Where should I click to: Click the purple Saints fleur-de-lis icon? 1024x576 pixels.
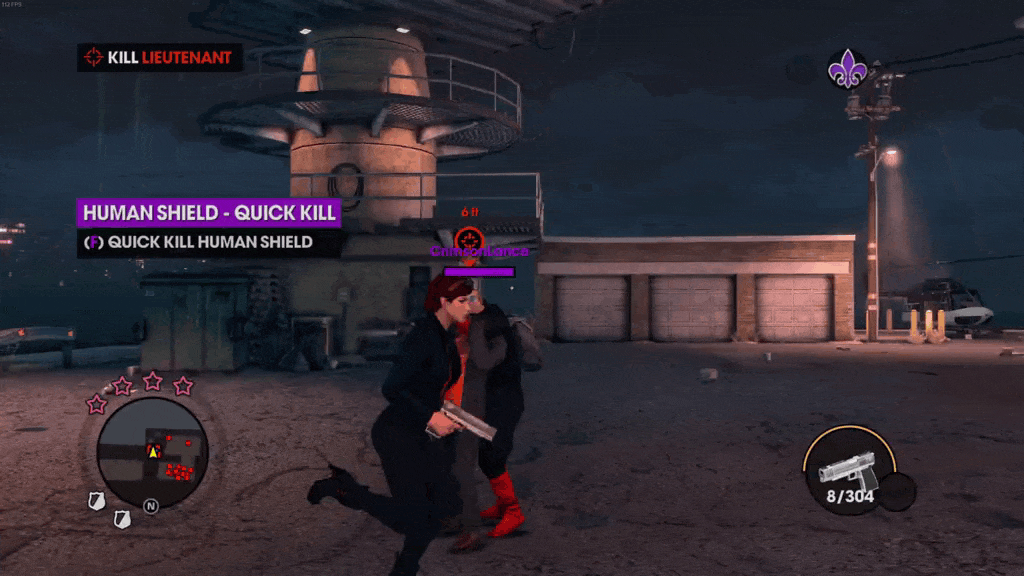pyautogui.click(x=848, y=68)
